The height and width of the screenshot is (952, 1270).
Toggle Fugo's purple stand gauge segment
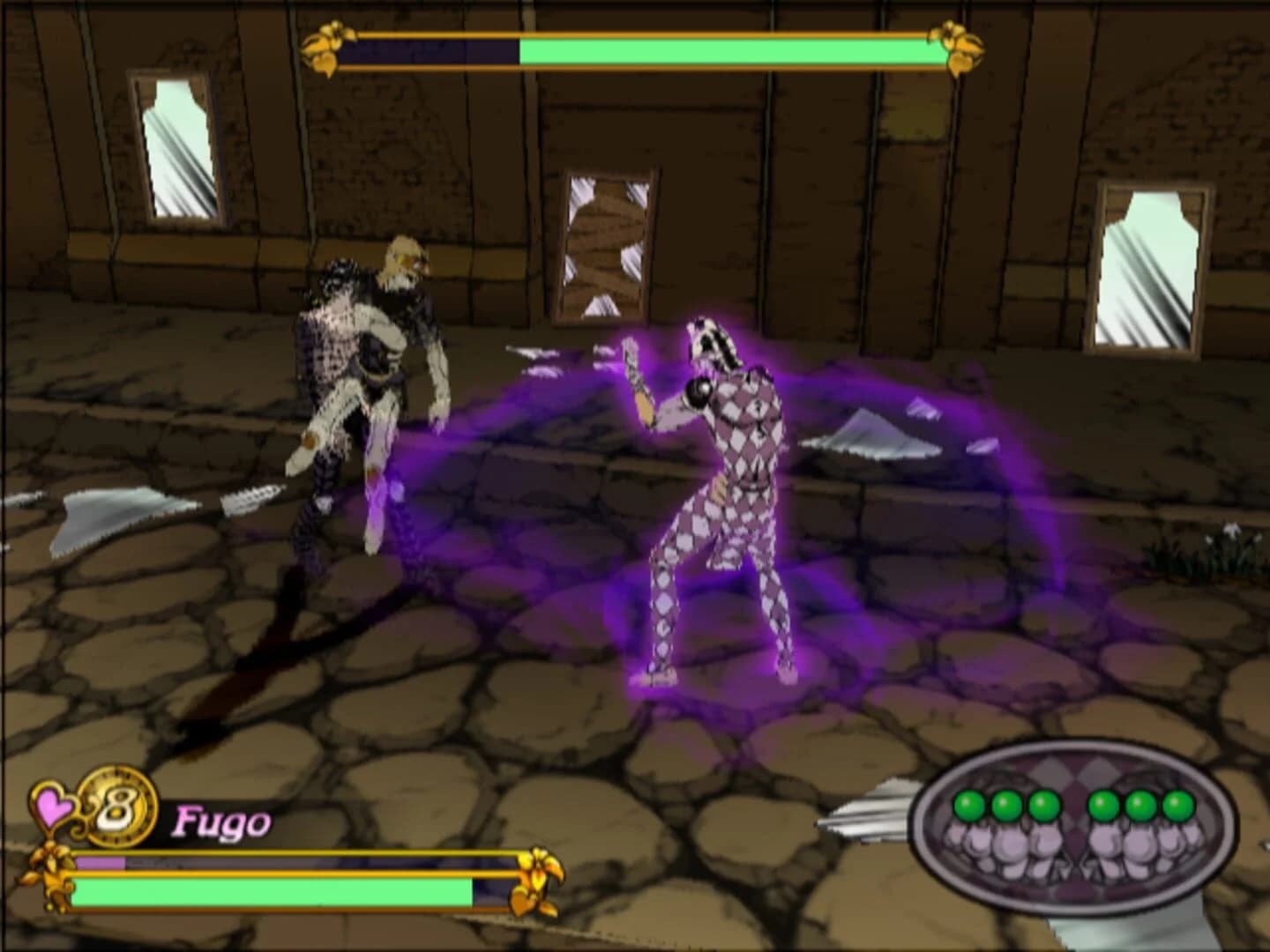[101, 860]
